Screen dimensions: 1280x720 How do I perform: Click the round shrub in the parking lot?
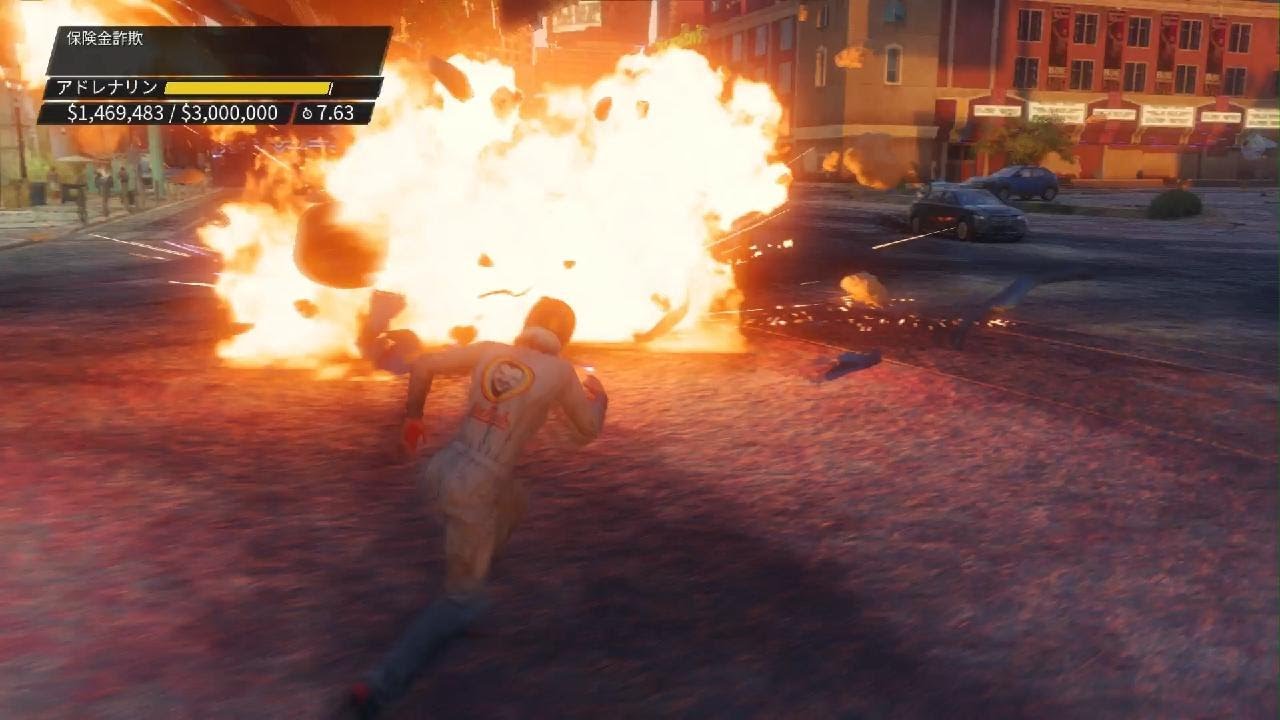point(1174,205)
